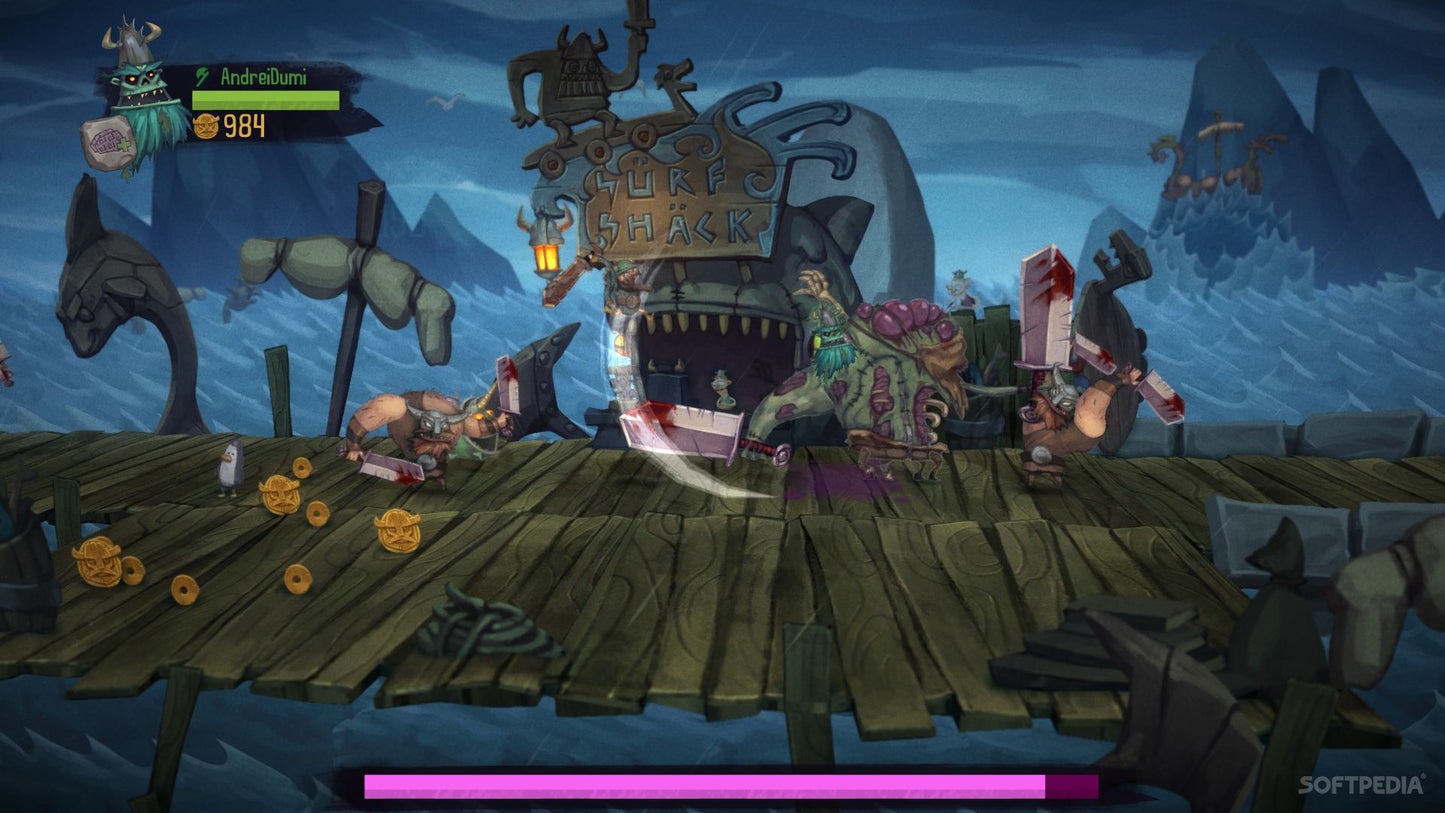
Task: Click the AndreiDumi player nameplate
Action: point(265,74)
